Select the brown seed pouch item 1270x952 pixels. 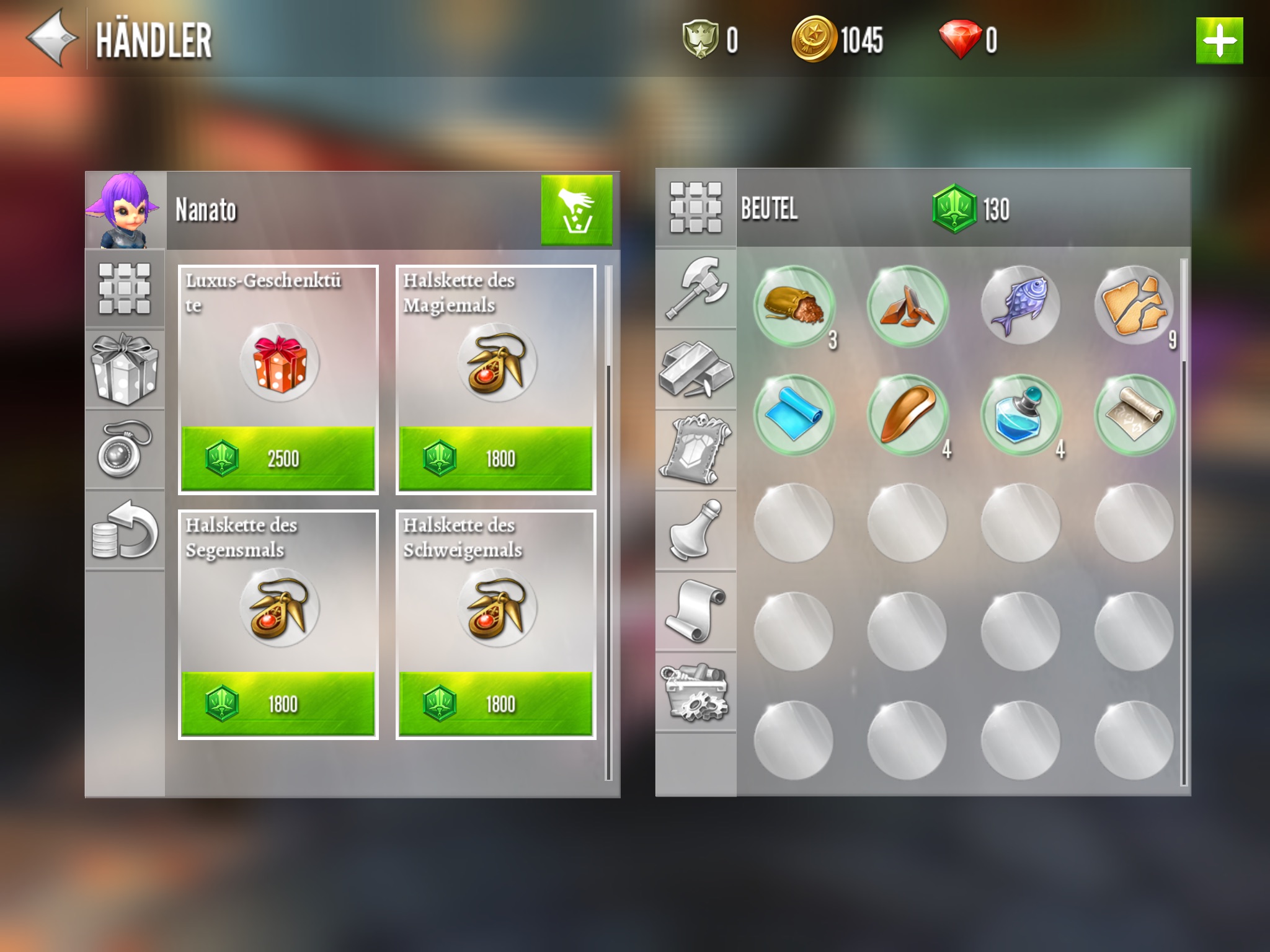[794, 305]
